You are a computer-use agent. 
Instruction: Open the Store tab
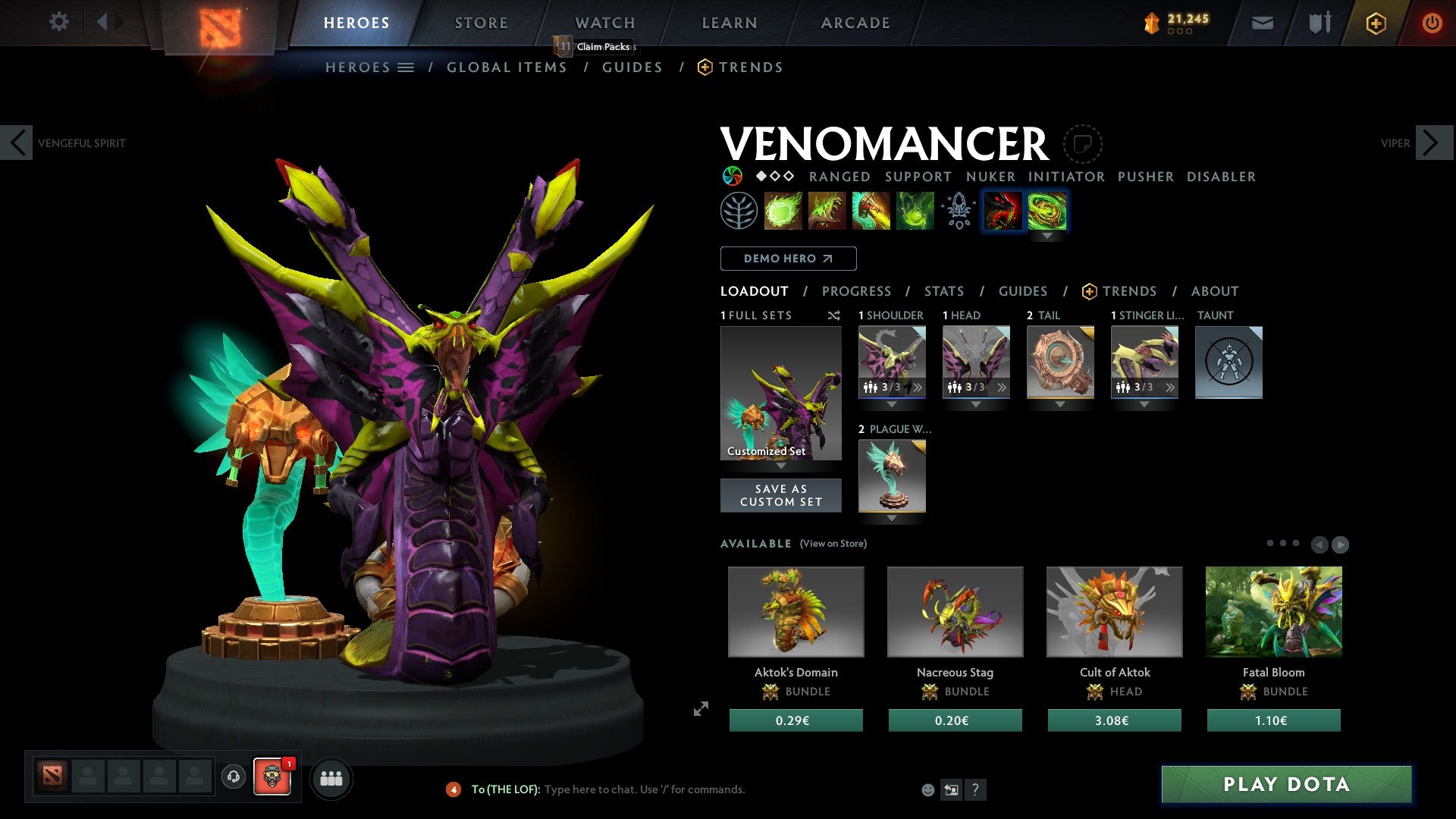pos(481,23)
